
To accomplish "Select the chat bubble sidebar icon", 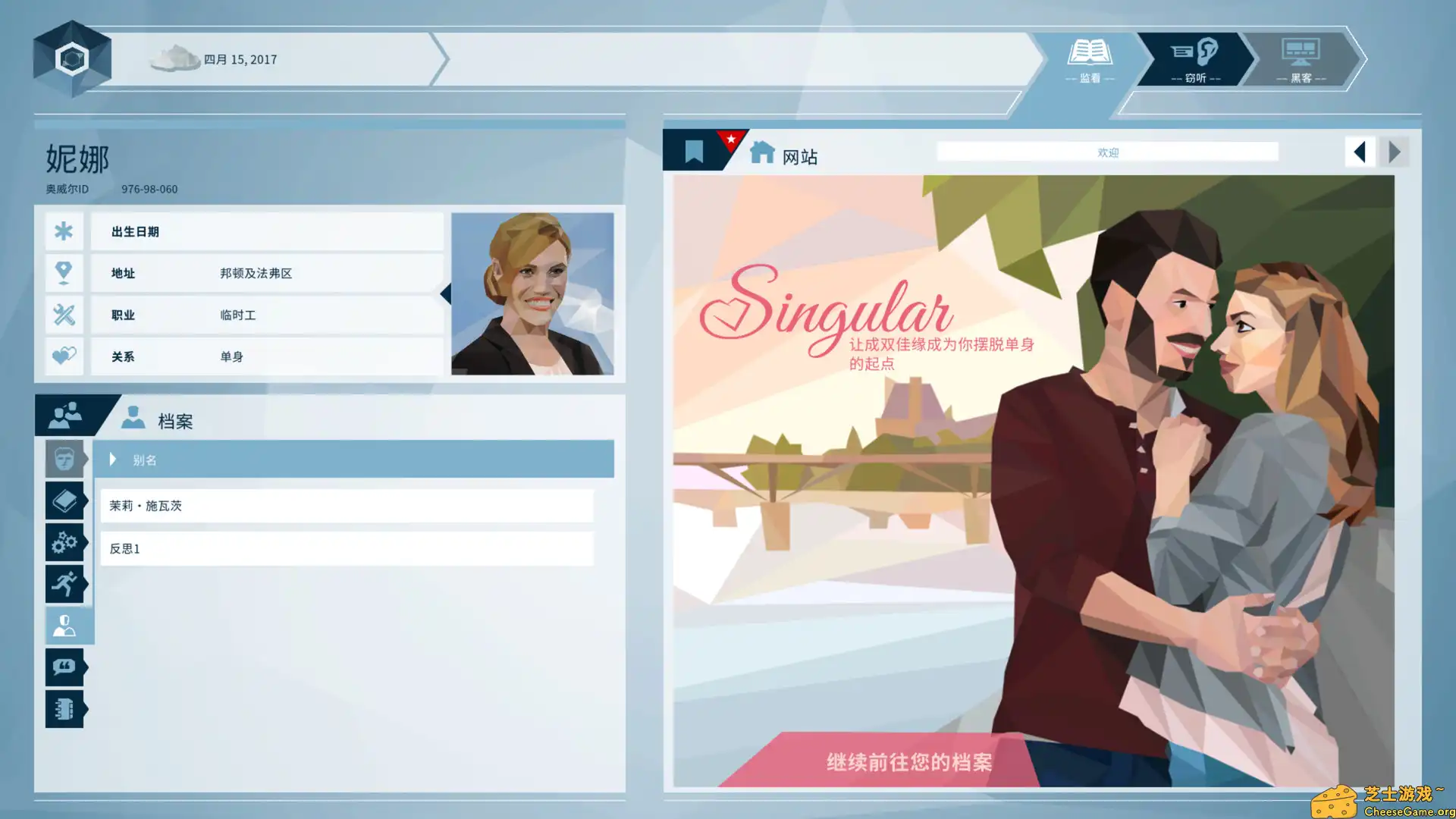I will click(64, 667).
